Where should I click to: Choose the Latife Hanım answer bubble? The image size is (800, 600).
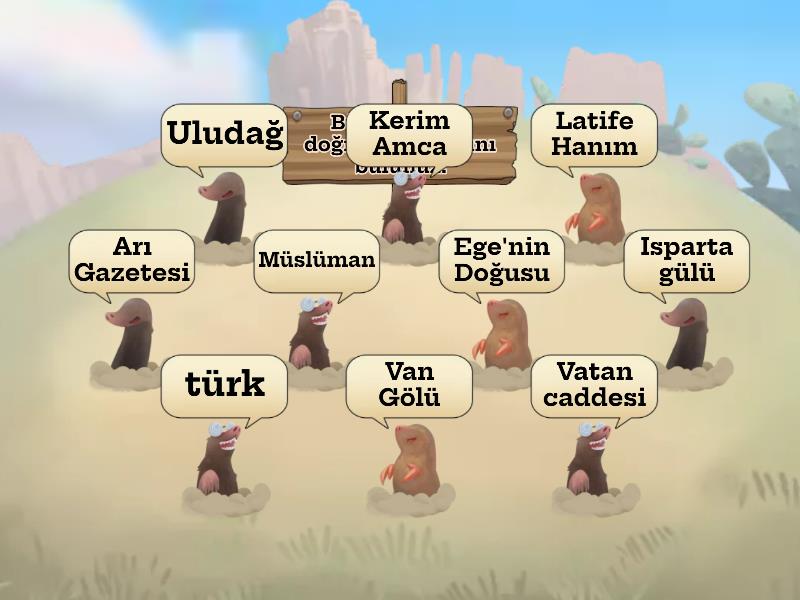(x=595, y=134)
